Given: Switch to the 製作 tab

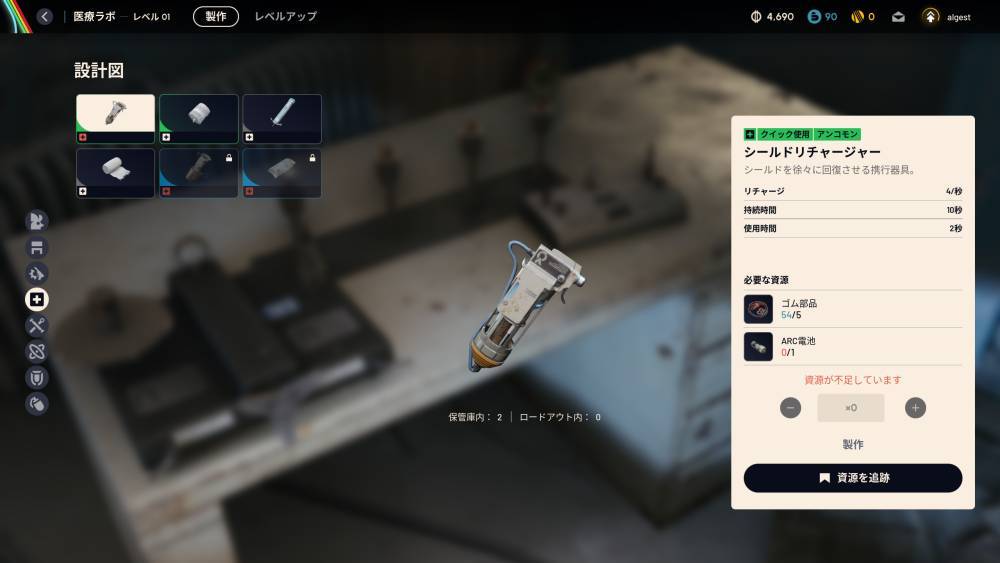Looking at the screenshot, I should coord(216,16).
